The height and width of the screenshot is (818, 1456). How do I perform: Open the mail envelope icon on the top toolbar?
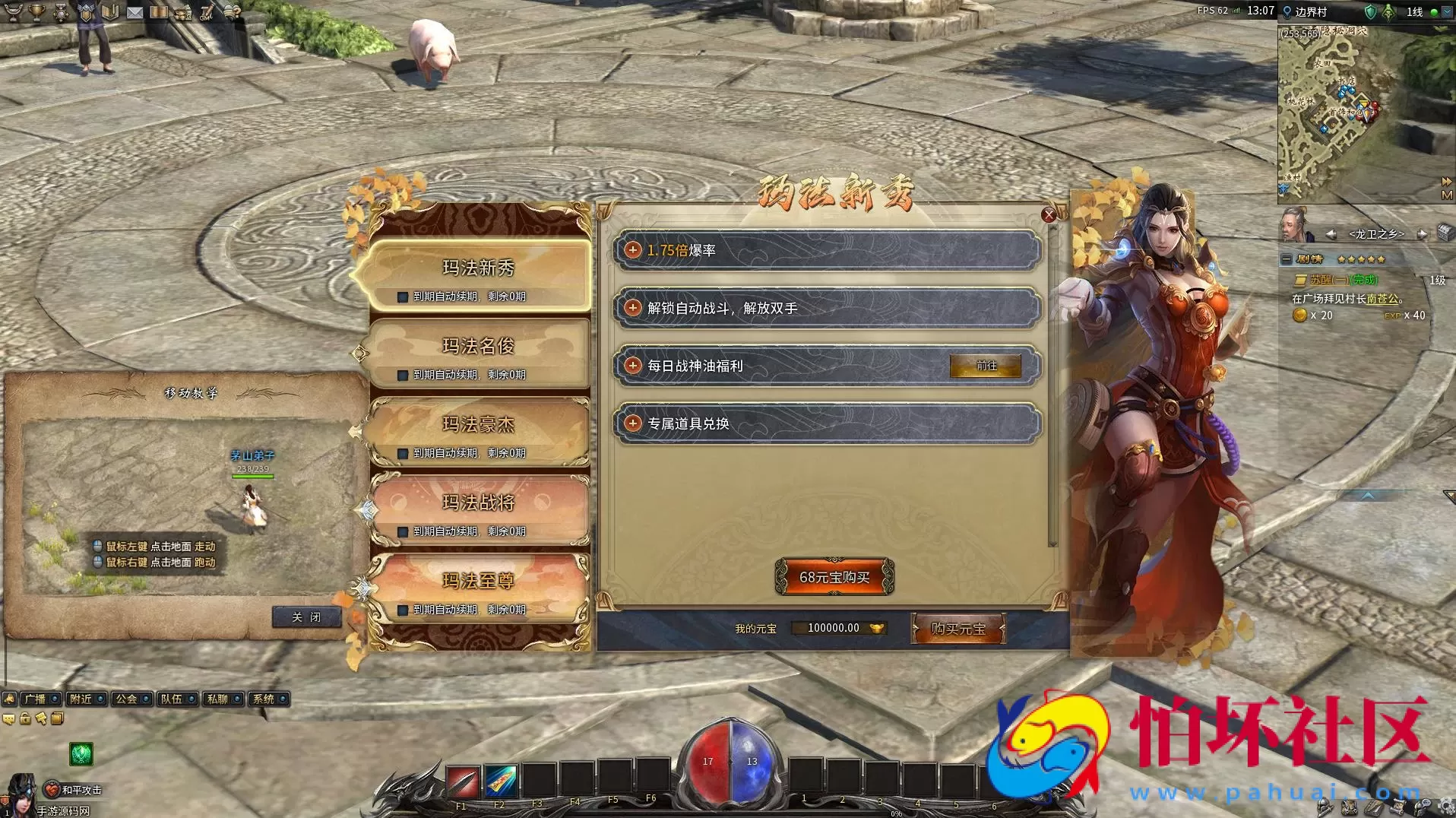pyautogui.click(x=134, y=13)
